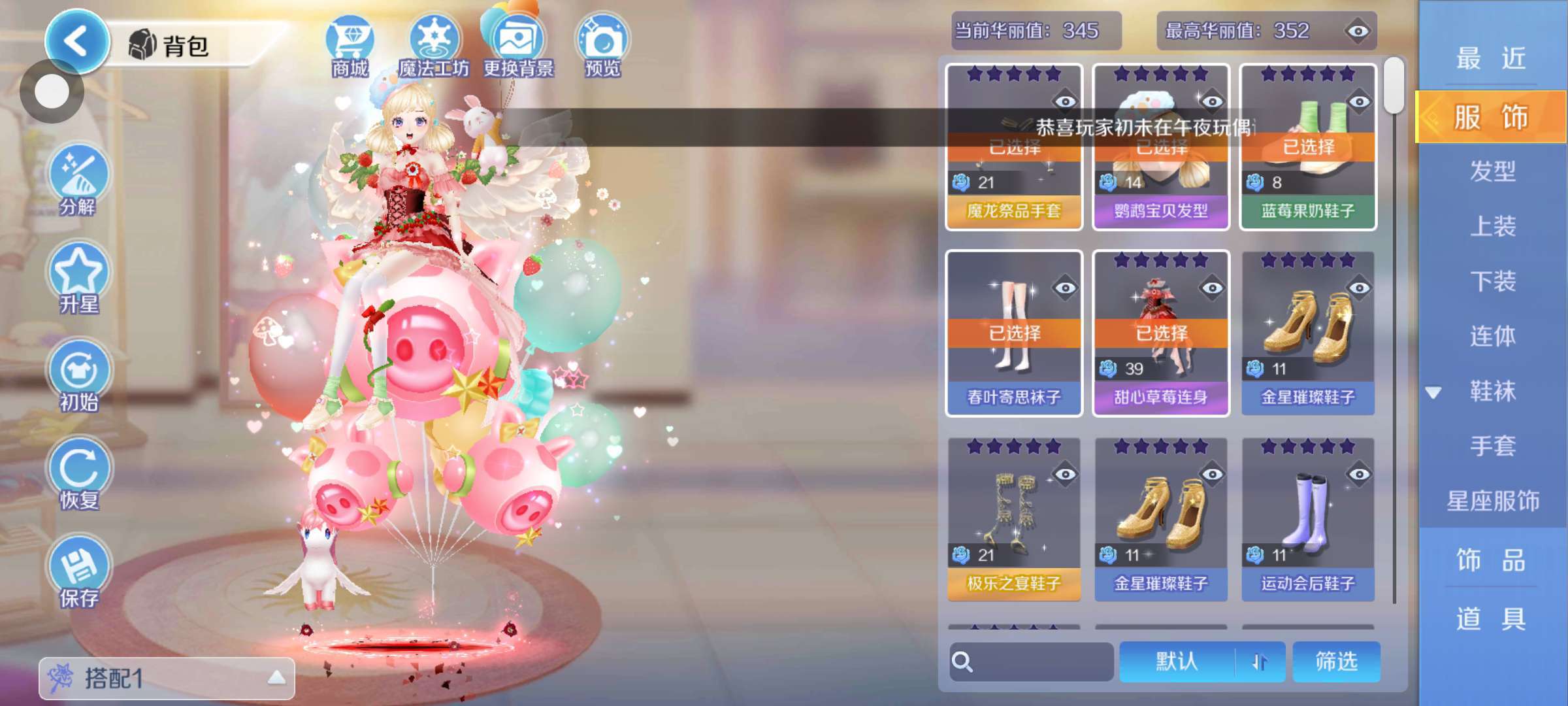
Task: Select the 极乐之宴鞋子 item
Action: tap(1014, 520)
